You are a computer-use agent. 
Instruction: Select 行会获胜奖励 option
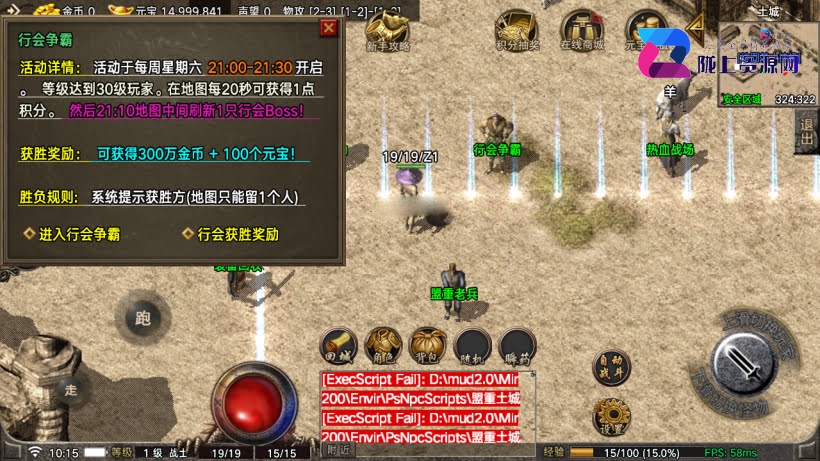(230, 235)
